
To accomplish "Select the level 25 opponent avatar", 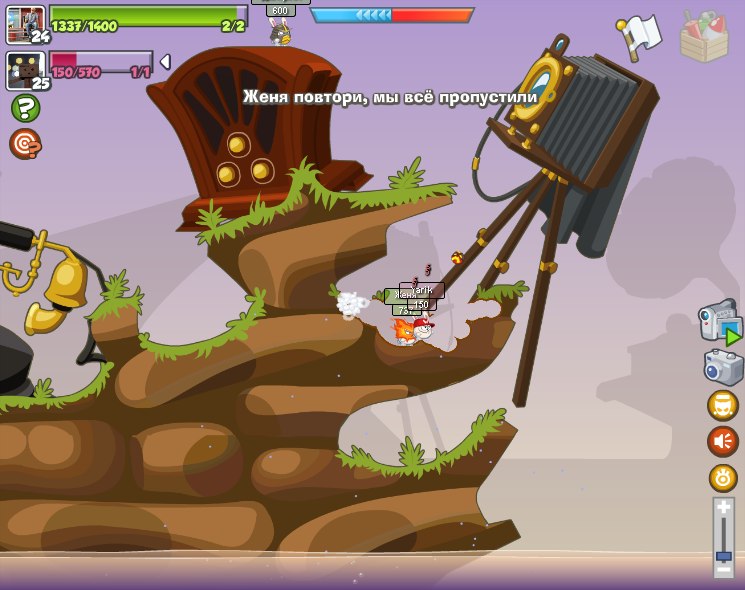I will (25, 70).
